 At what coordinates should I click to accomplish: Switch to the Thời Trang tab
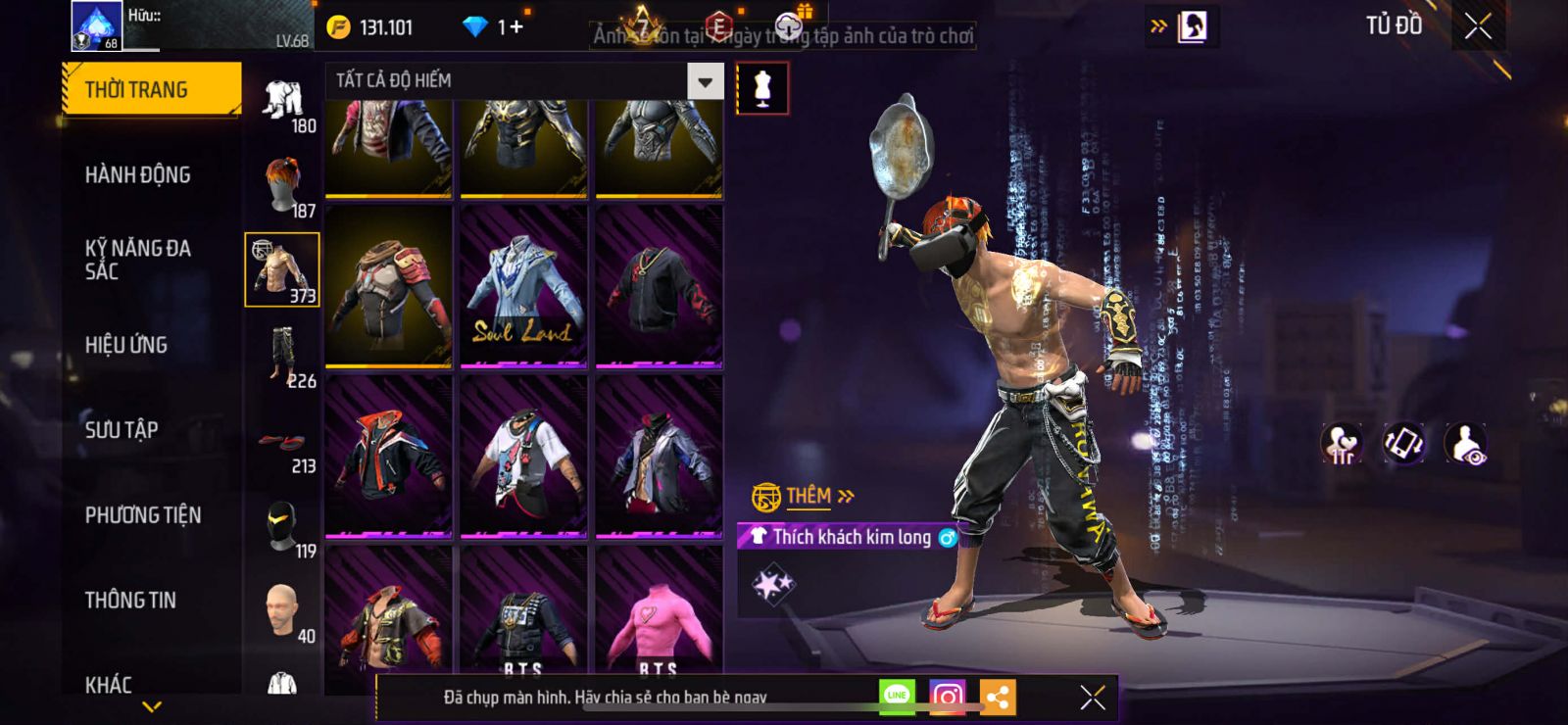pyautogui.click(x=151, y=89)
